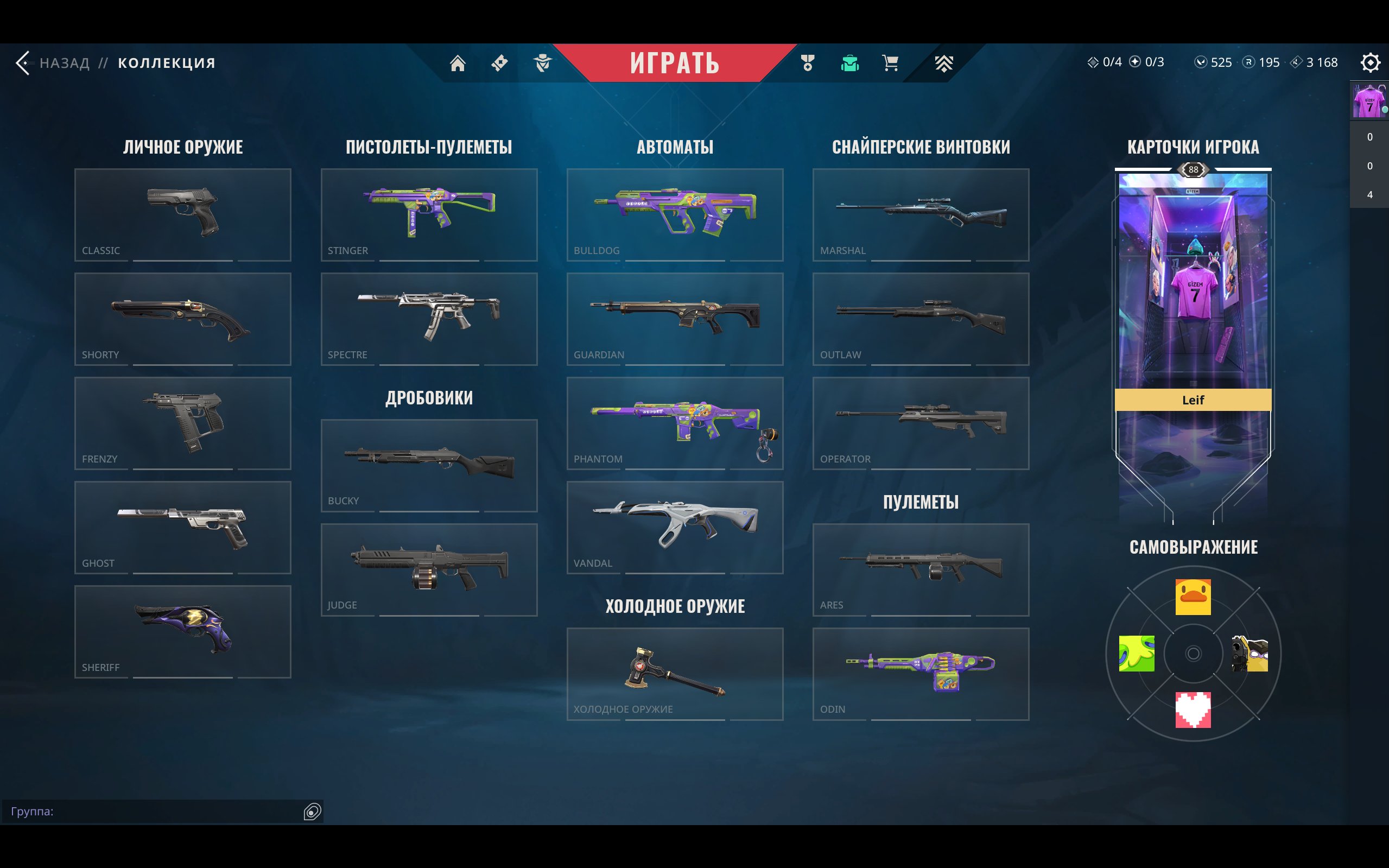1389x868 pixels.
Task: Go back using the НАЗАД arrow
Action: (x=24, y=63)
